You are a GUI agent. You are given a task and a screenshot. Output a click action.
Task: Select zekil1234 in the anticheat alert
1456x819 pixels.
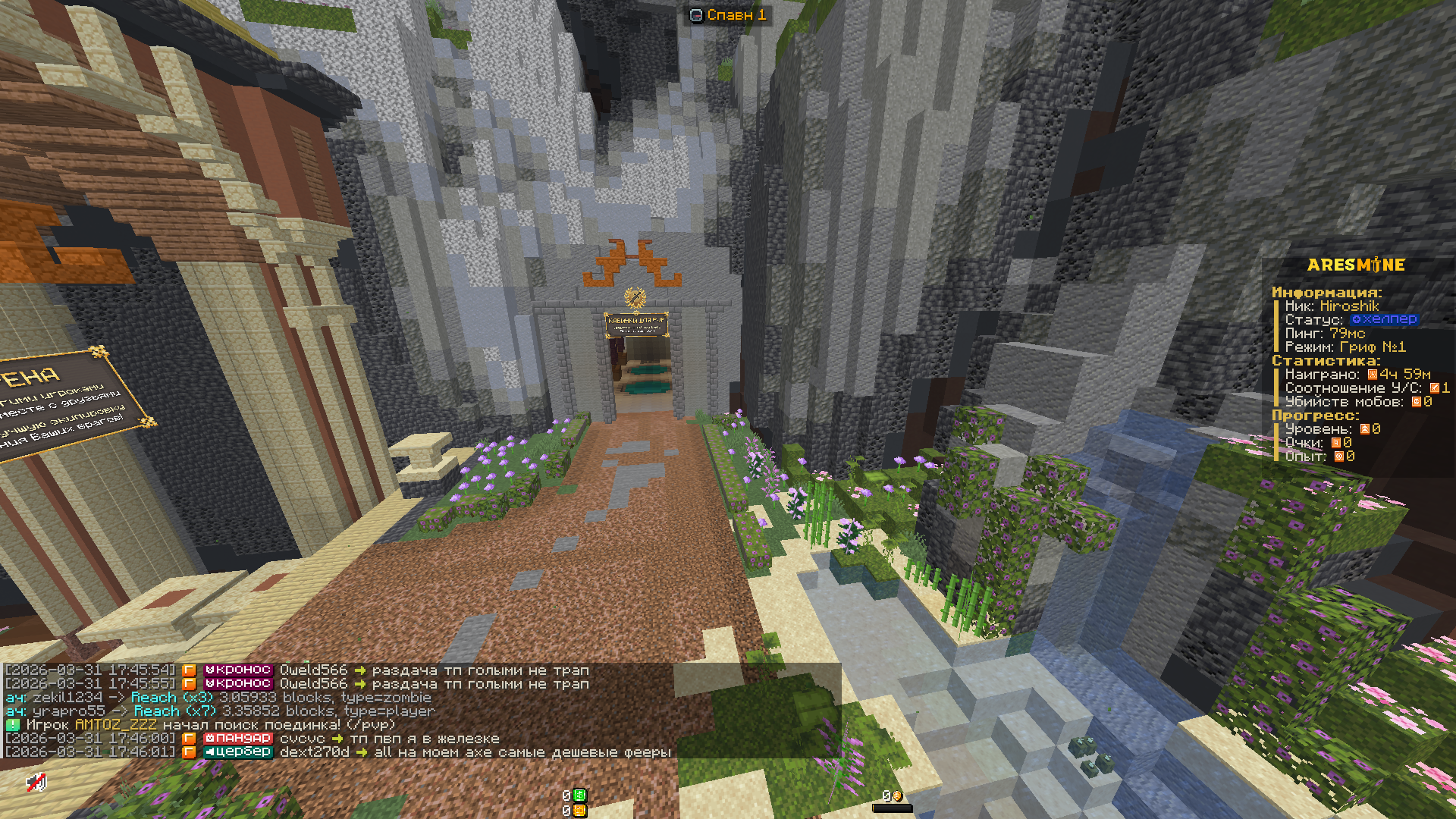(x=67, y=698)
